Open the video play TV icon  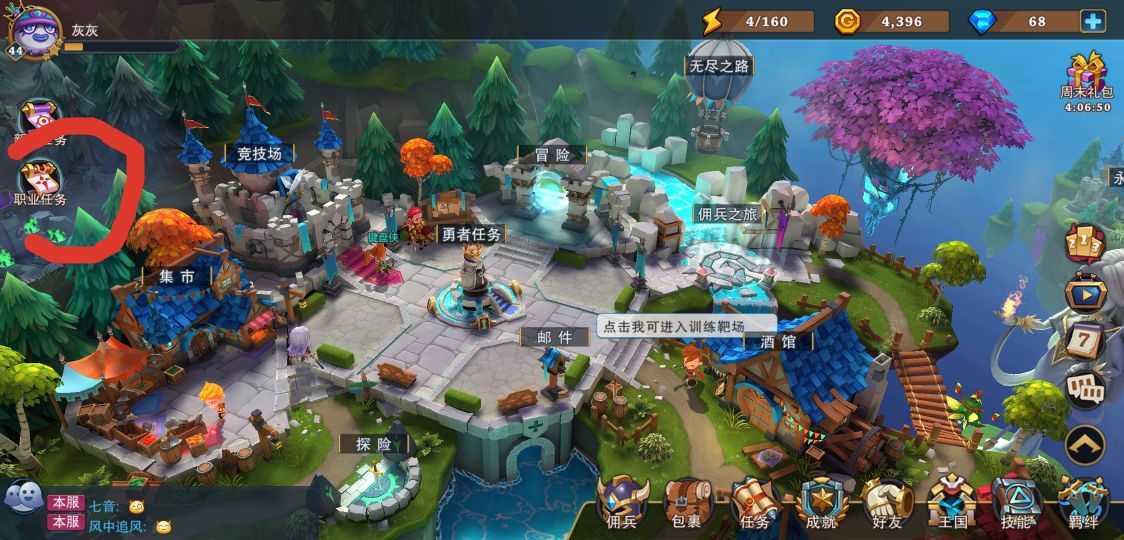[1085, 293]
